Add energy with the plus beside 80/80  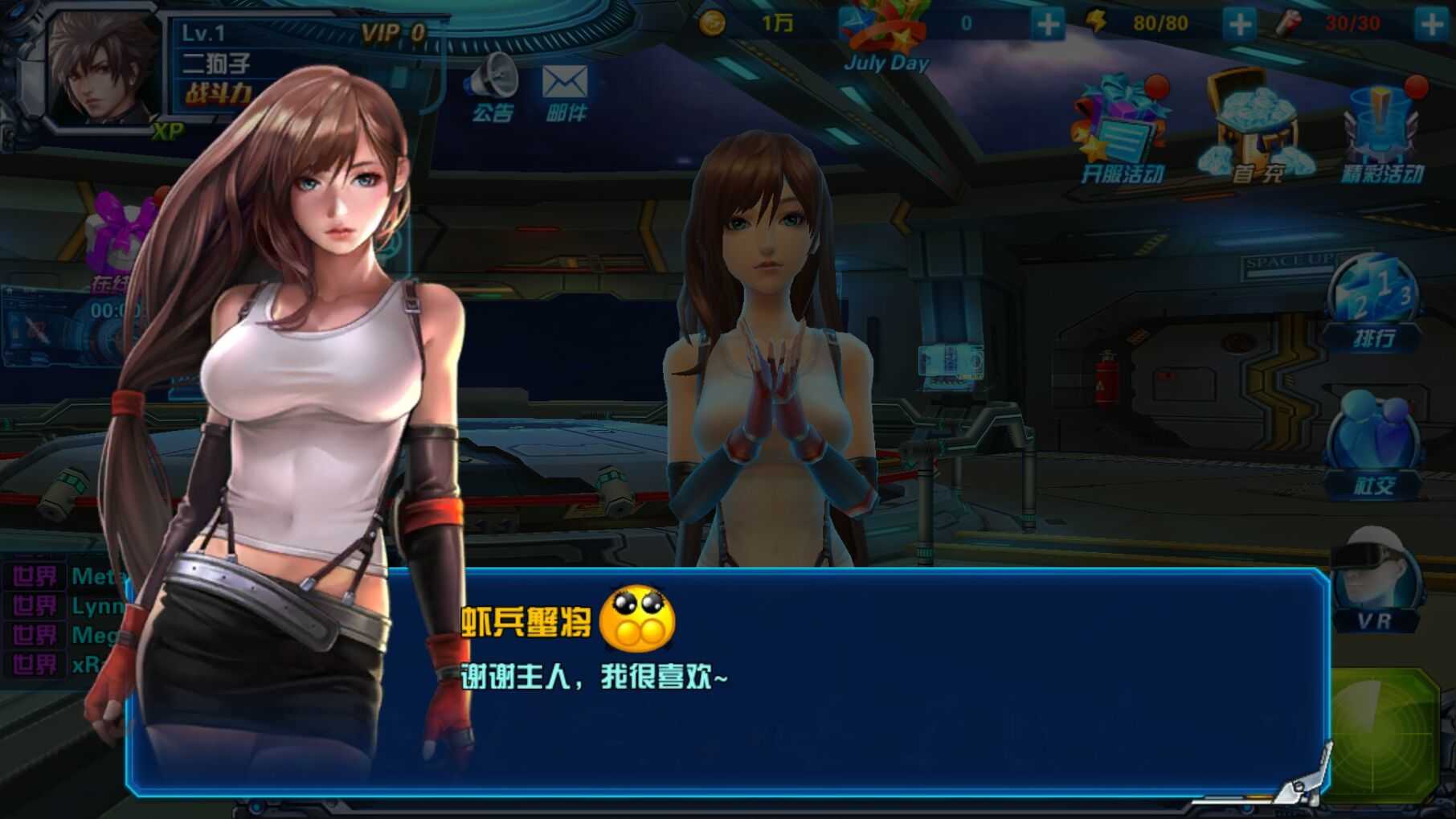tap(1238, 24)
